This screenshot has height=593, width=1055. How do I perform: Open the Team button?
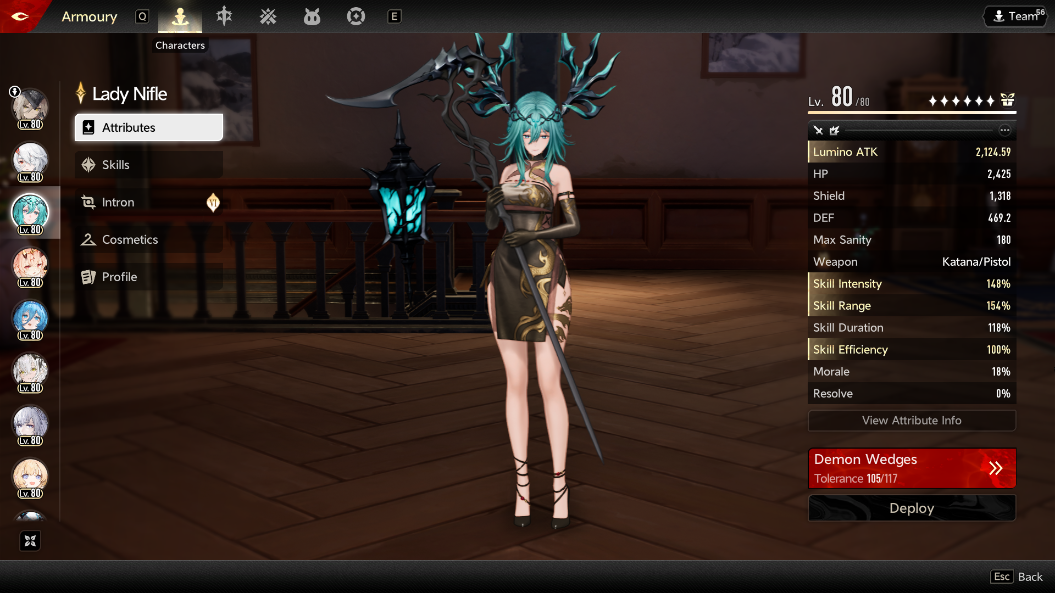coord(1015,16)
